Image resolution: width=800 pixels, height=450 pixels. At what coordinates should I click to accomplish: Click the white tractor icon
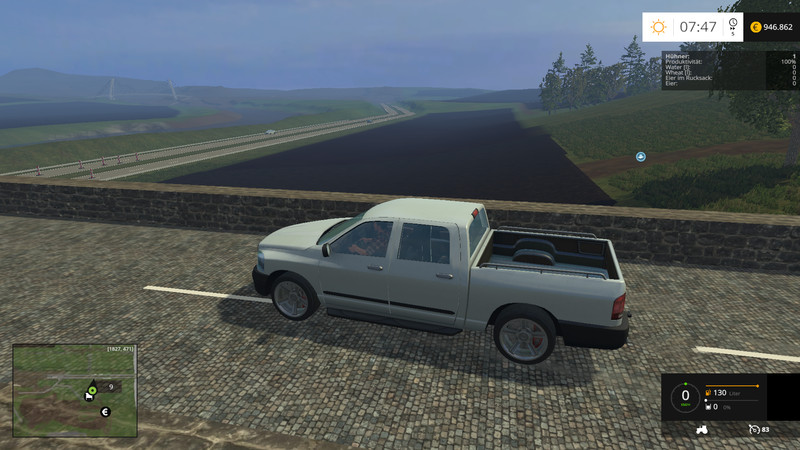(701, 429)
